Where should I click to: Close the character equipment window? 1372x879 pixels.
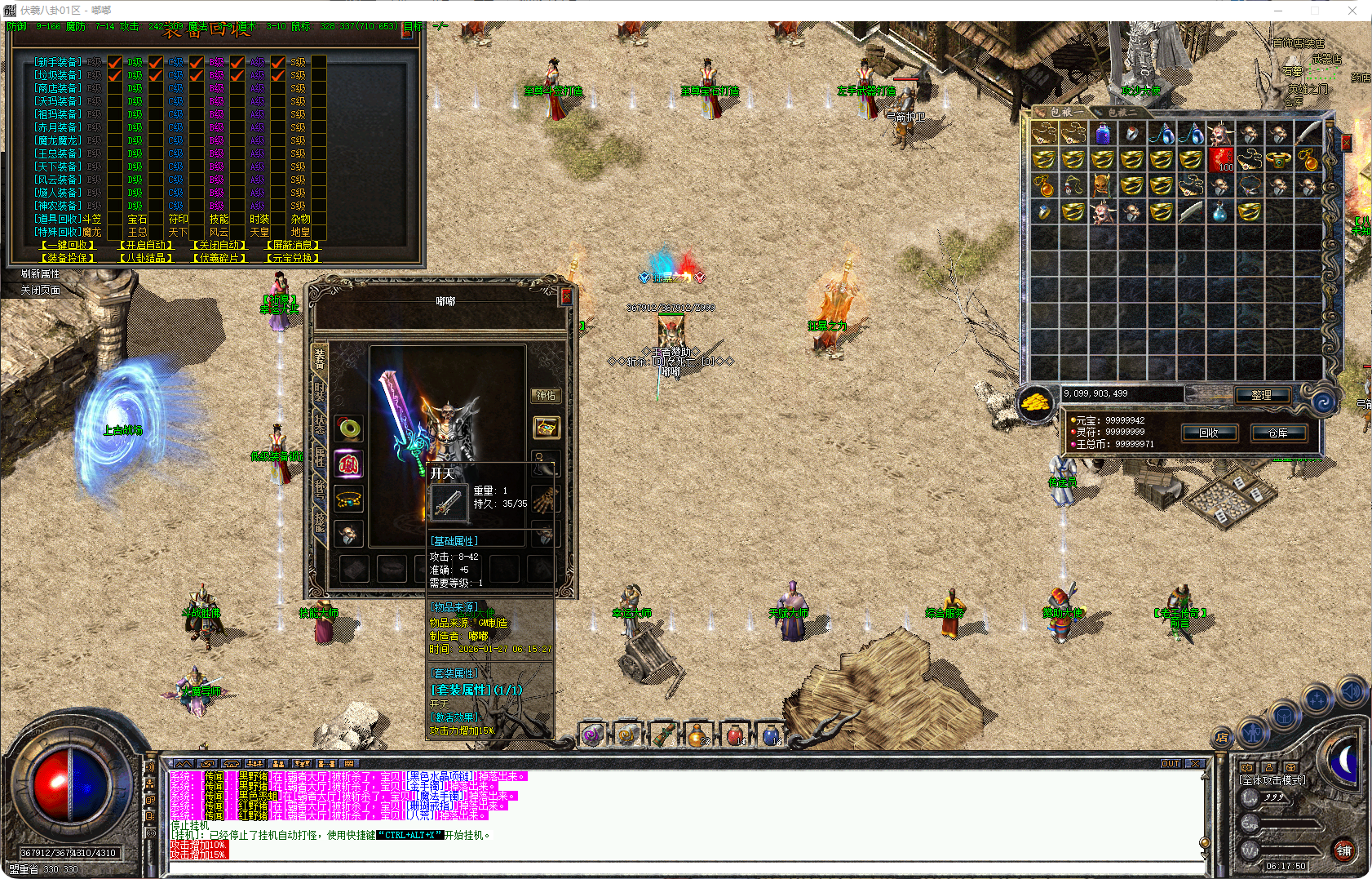pos(565,295)
